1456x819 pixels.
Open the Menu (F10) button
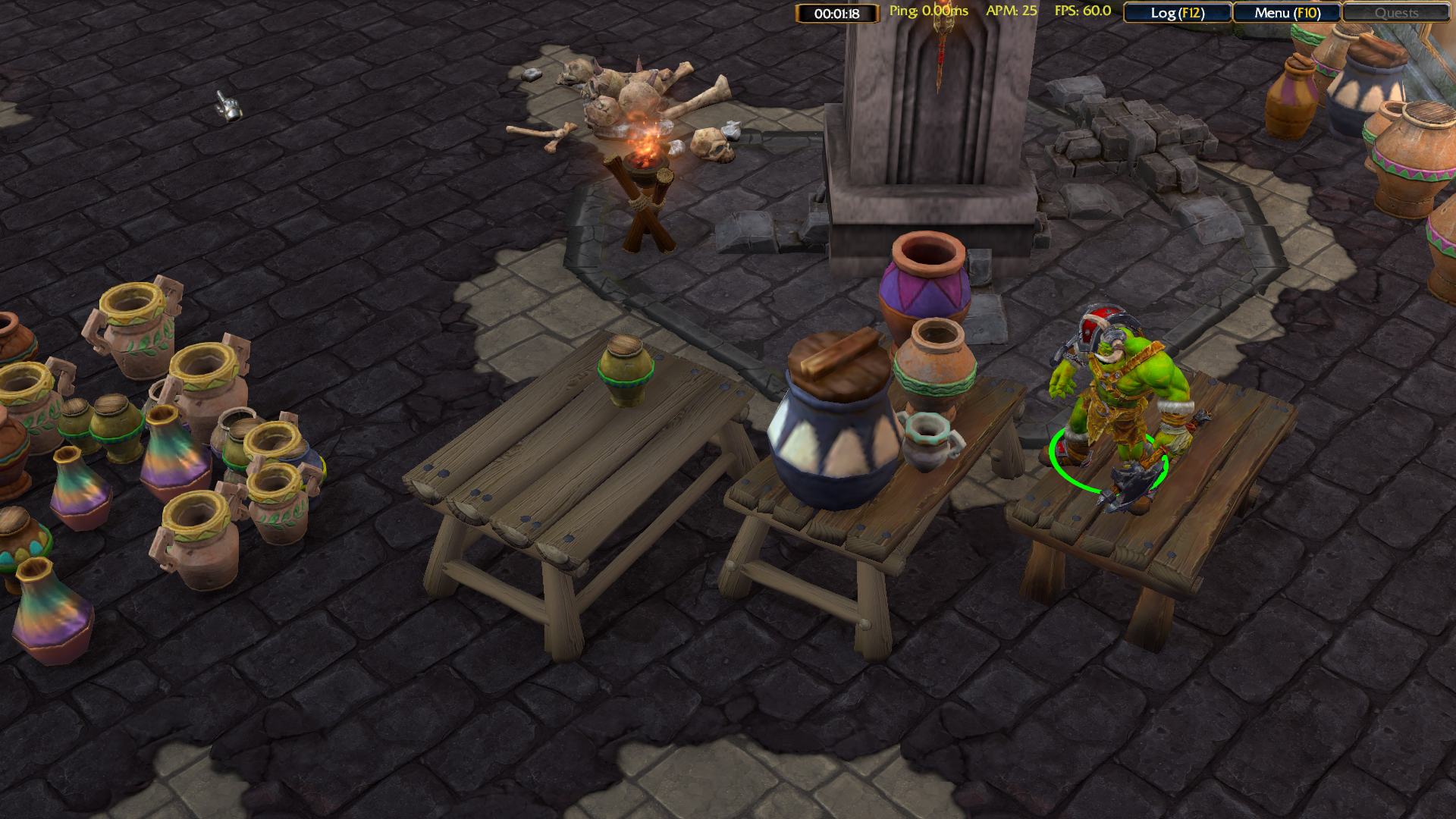pos(1287,13)
